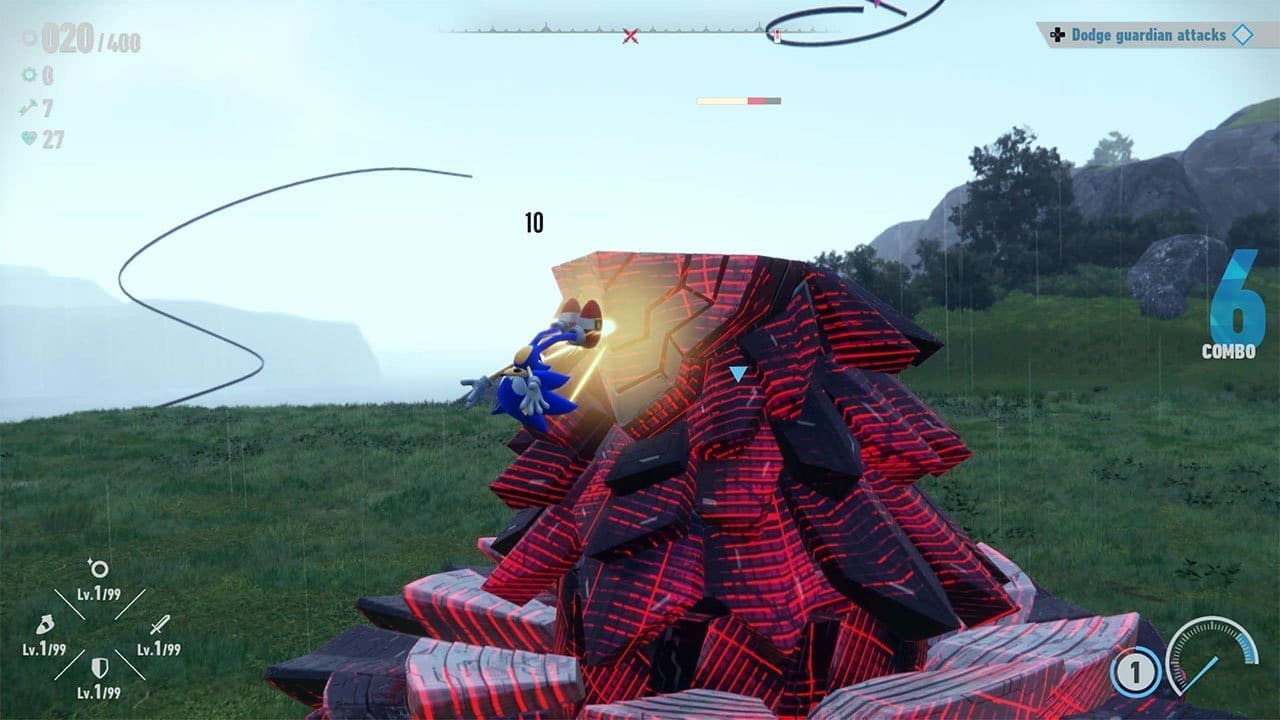Toggle the diamond button prompt beside Dodge objective
This screenshot has width=1280, height=720.
1241,34
